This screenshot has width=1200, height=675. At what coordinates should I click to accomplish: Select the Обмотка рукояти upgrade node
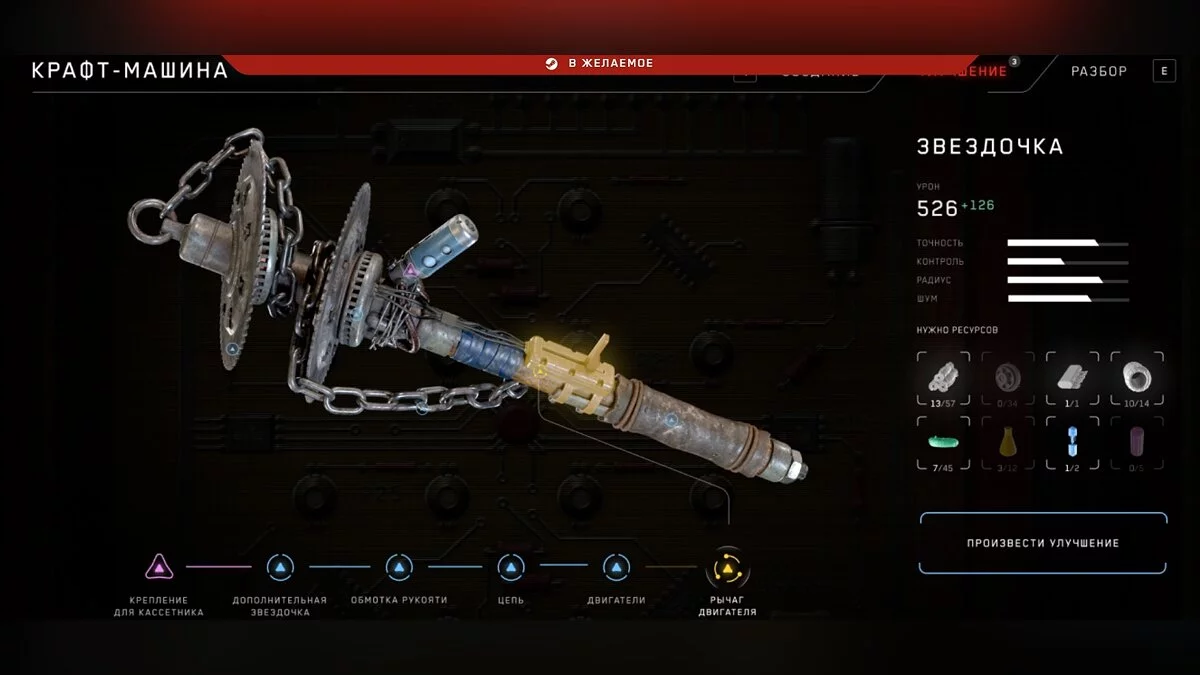coord(399,568)
